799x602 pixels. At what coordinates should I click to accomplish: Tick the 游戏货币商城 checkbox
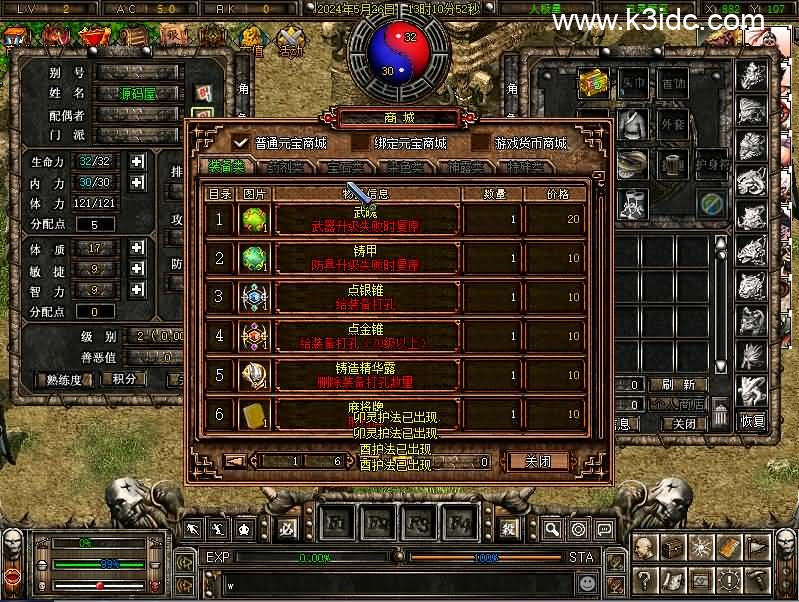480,143
